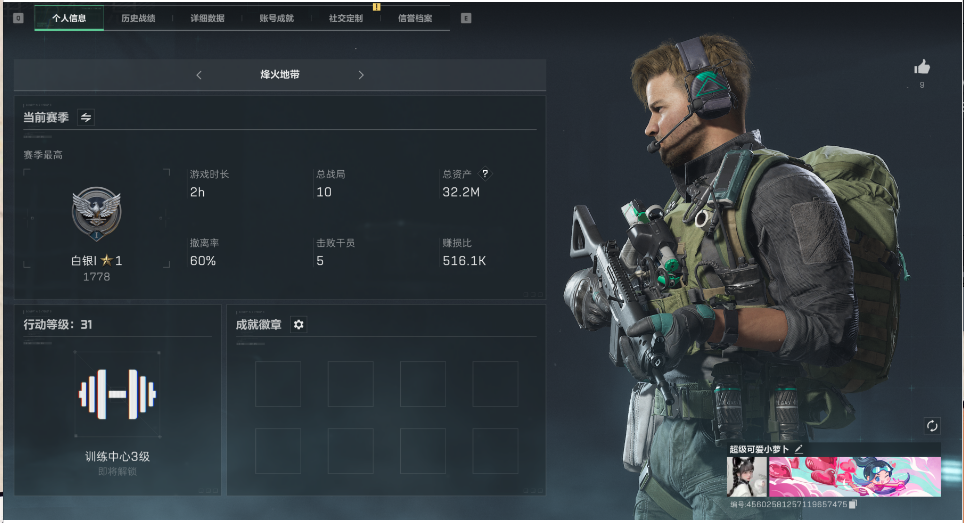Viewport: 964px width, 523px height.
Task: Select the pink hearts profile banner
Action: 854,477
